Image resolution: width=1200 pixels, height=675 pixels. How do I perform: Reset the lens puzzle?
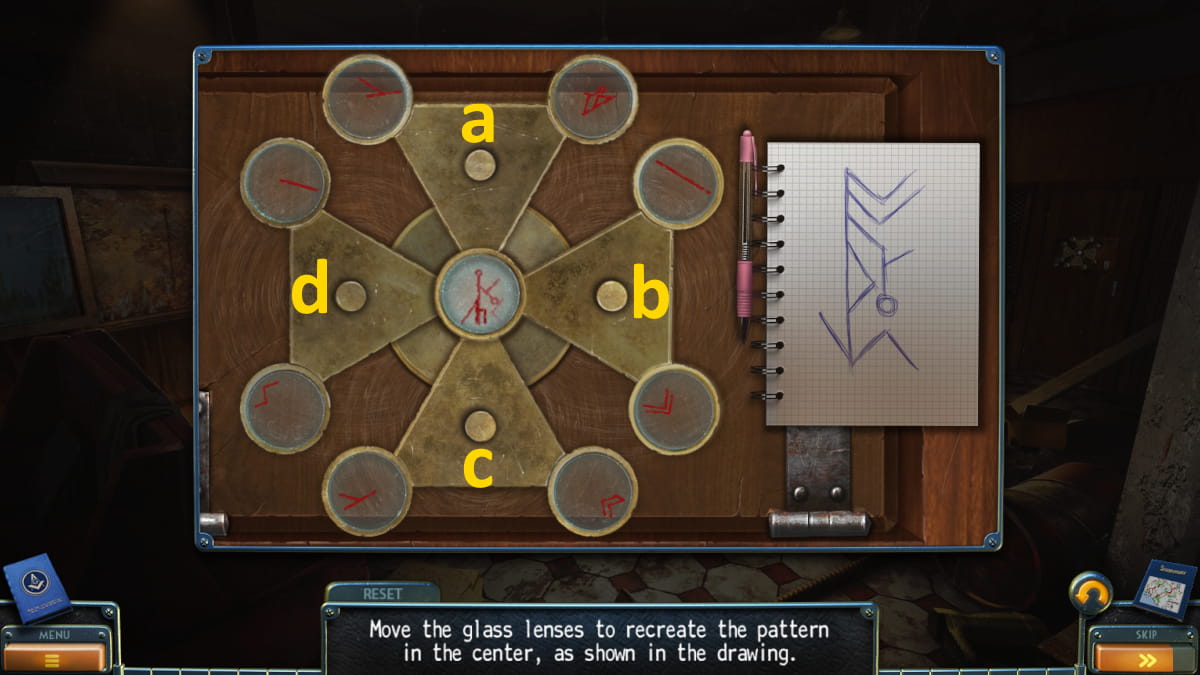[382, 593]
